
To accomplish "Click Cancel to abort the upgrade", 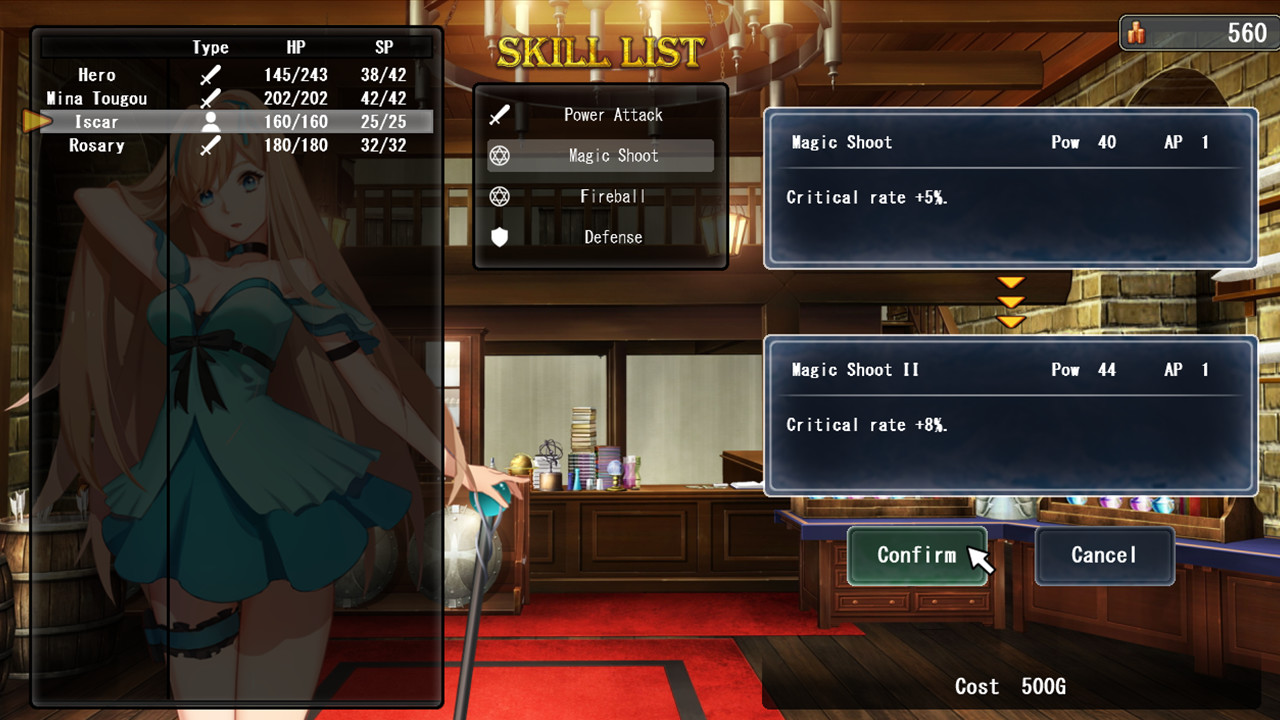I will tap(1104, 556).
